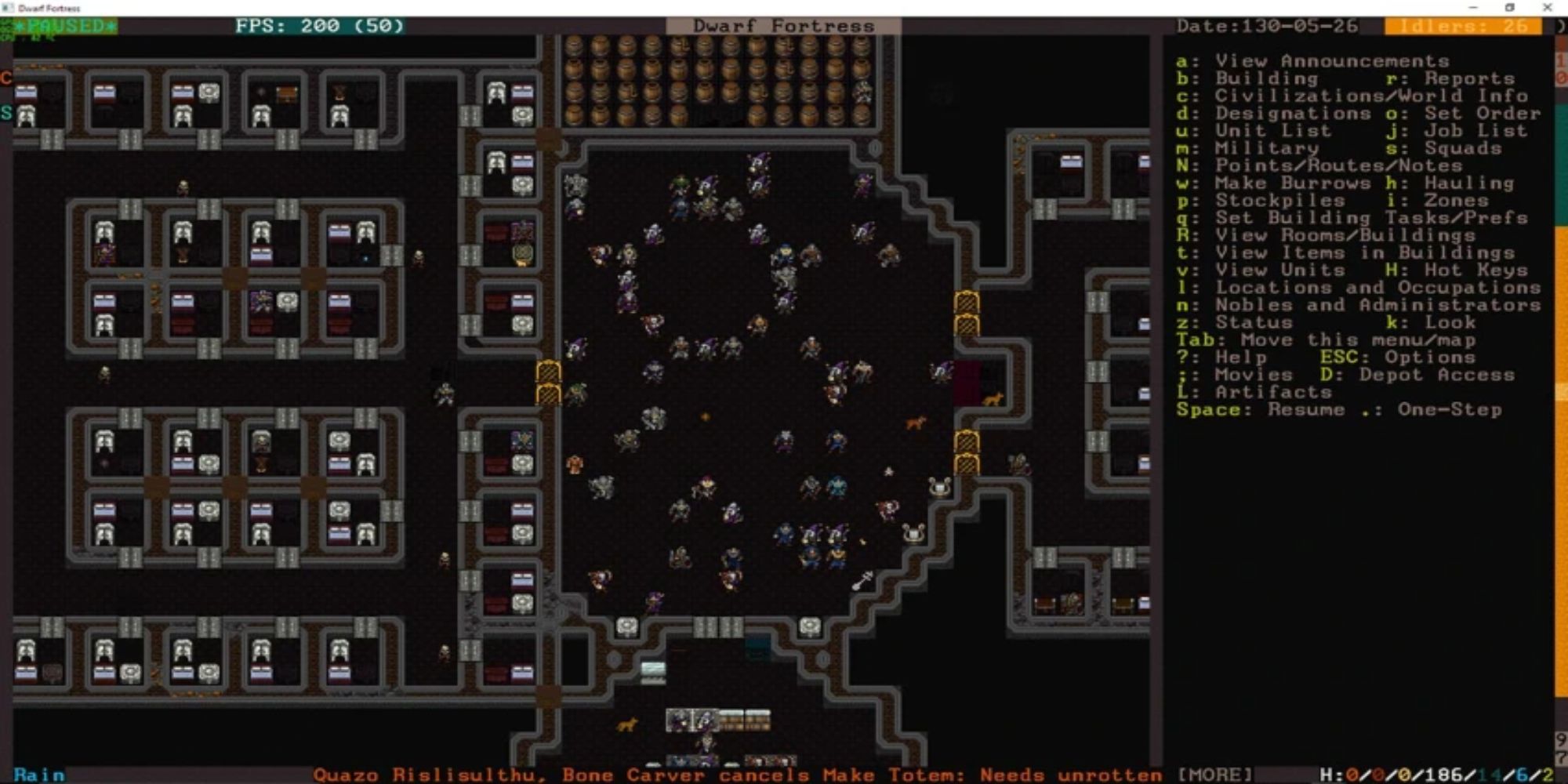Click the orange armor piece on the floor
The image size is (1568, 784).
573,463
